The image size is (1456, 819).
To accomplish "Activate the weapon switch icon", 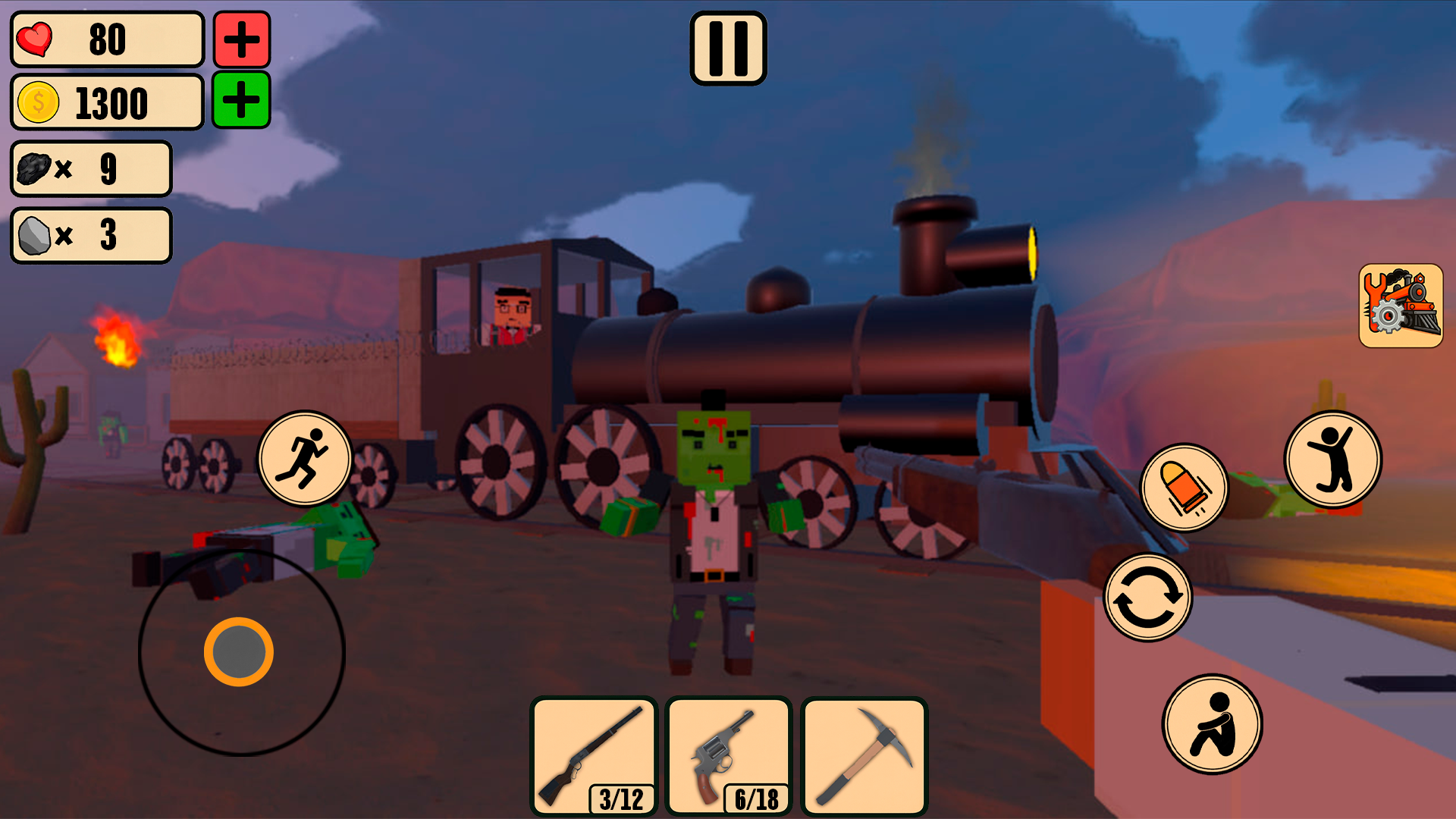I will coord(1147,596).
